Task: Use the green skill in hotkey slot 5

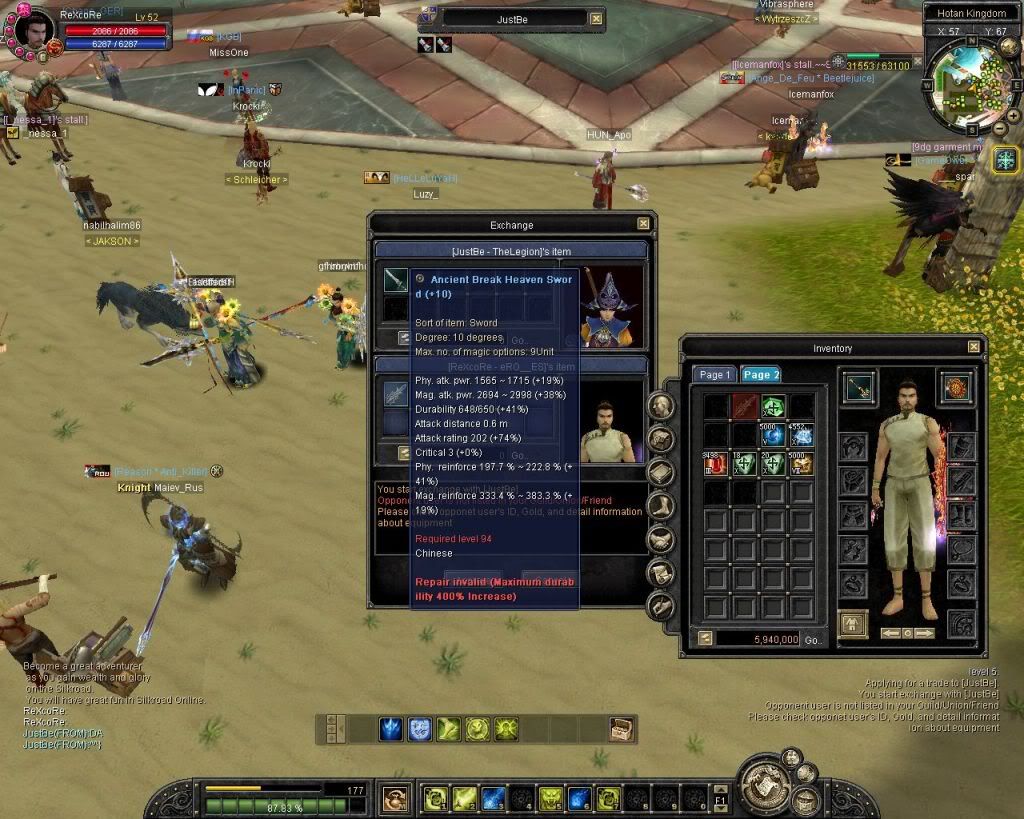Action: [550, 798]
